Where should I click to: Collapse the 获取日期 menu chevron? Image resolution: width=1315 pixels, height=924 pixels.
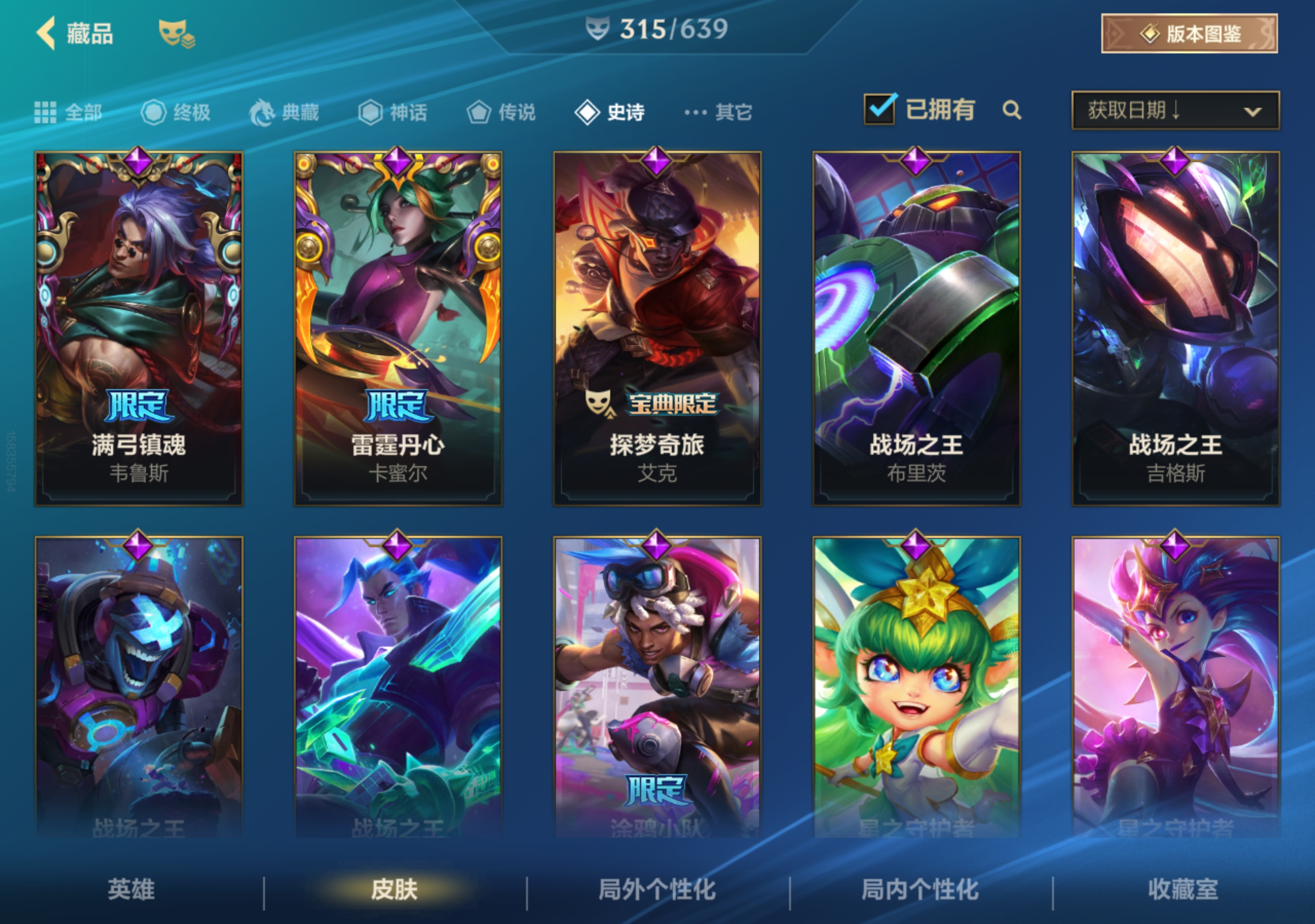[1254, 113]
